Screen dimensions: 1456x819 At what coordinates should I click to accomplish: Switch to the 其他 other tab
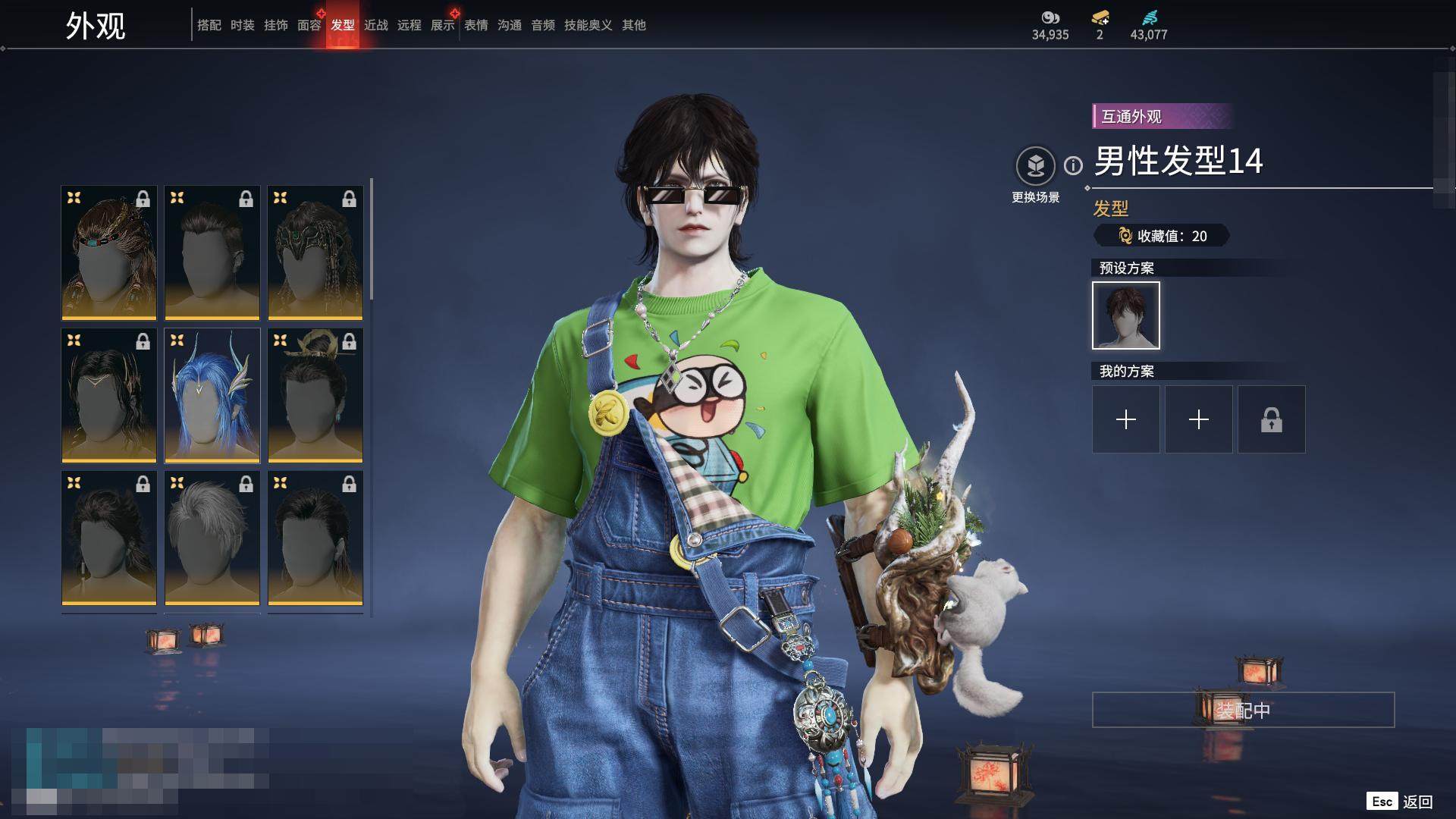(x=634, y=25)
